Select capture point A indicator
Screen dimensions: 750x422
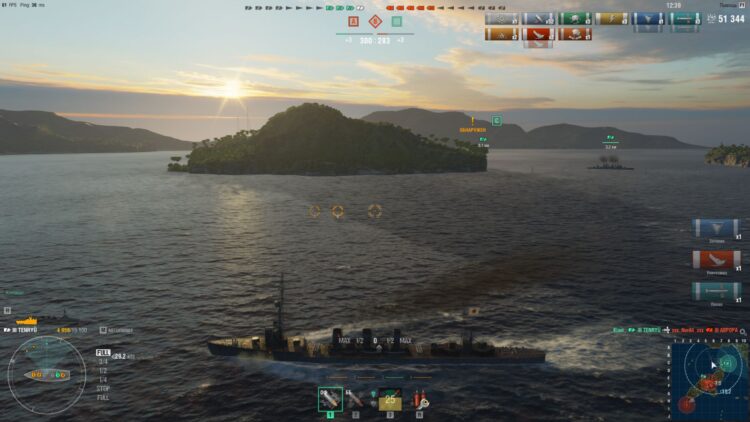tap(353, 21)
